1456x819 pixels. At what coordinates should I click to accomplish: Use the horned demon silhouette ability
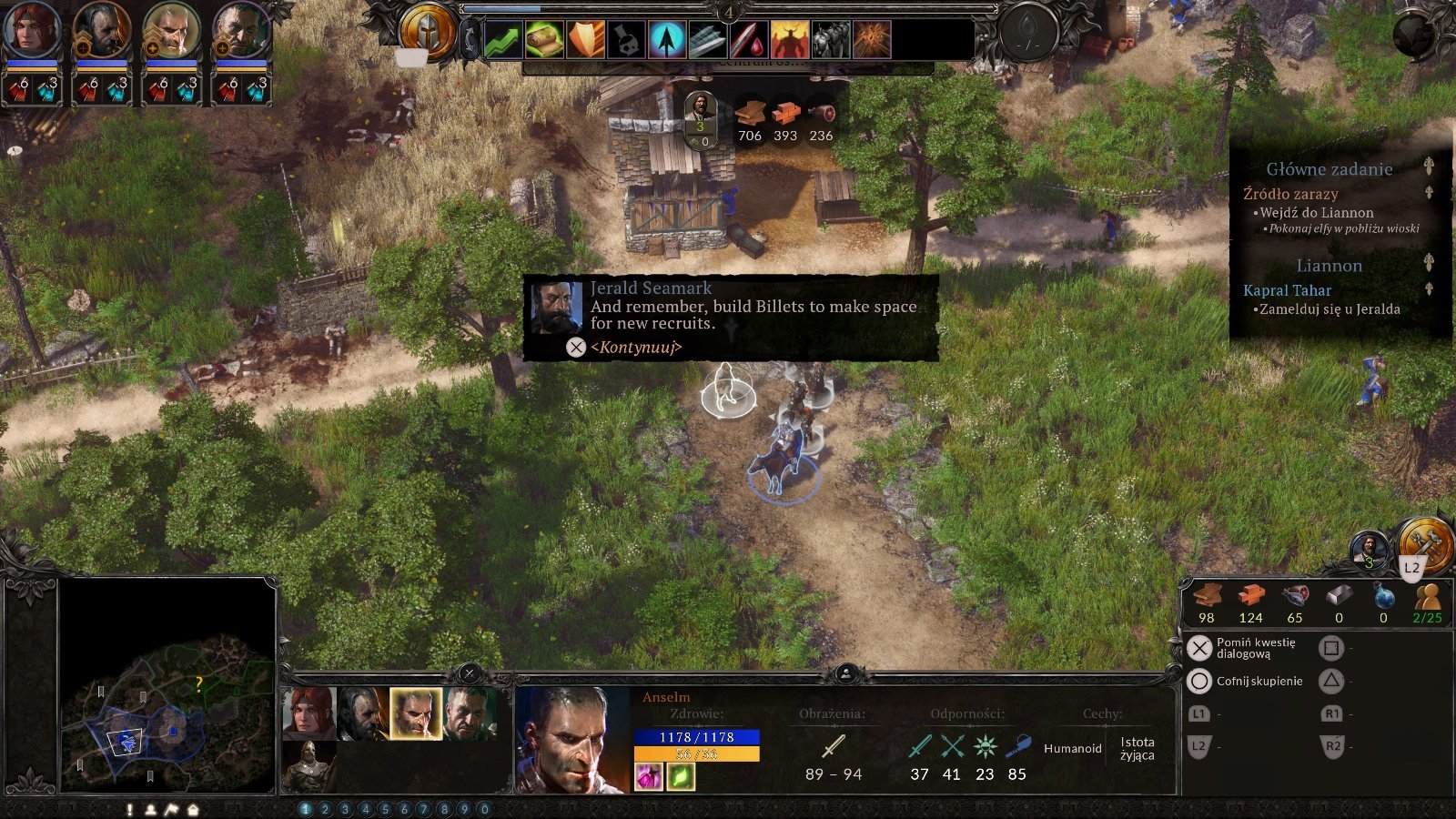pyautogui.click(x=790, y=40)
